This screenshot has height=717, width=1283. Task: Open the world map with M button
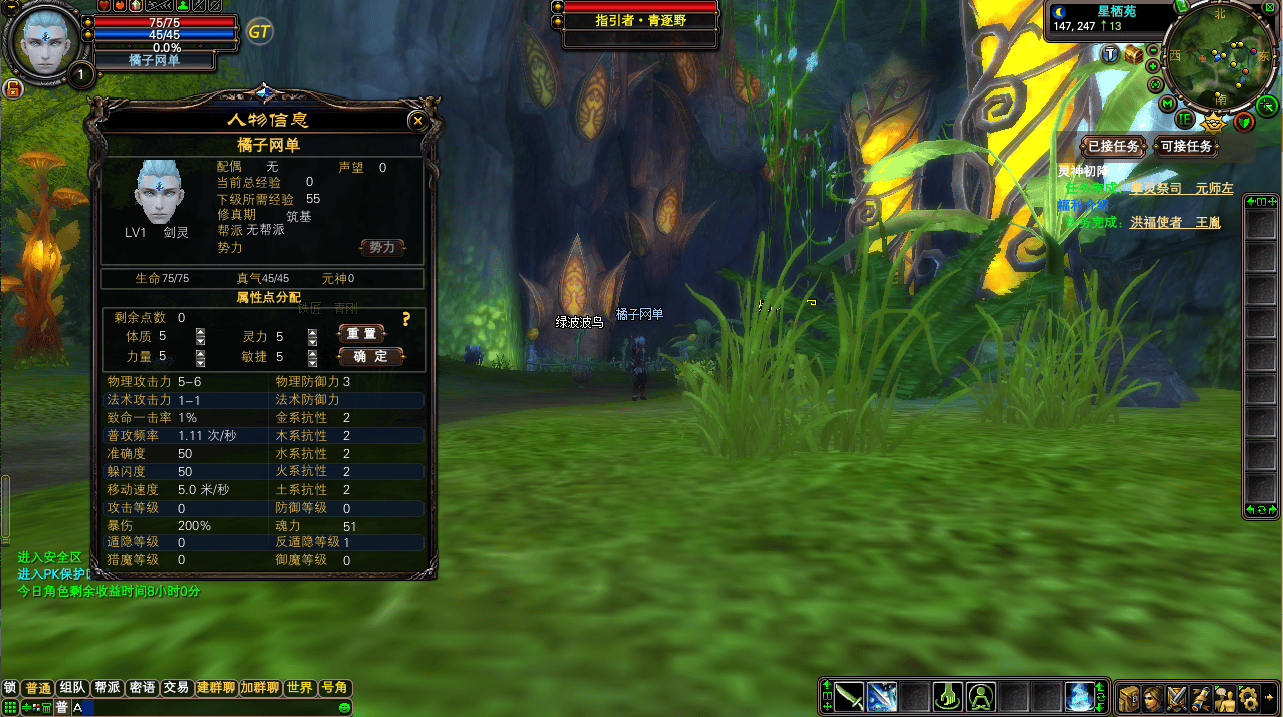(x=1167, y=103)
